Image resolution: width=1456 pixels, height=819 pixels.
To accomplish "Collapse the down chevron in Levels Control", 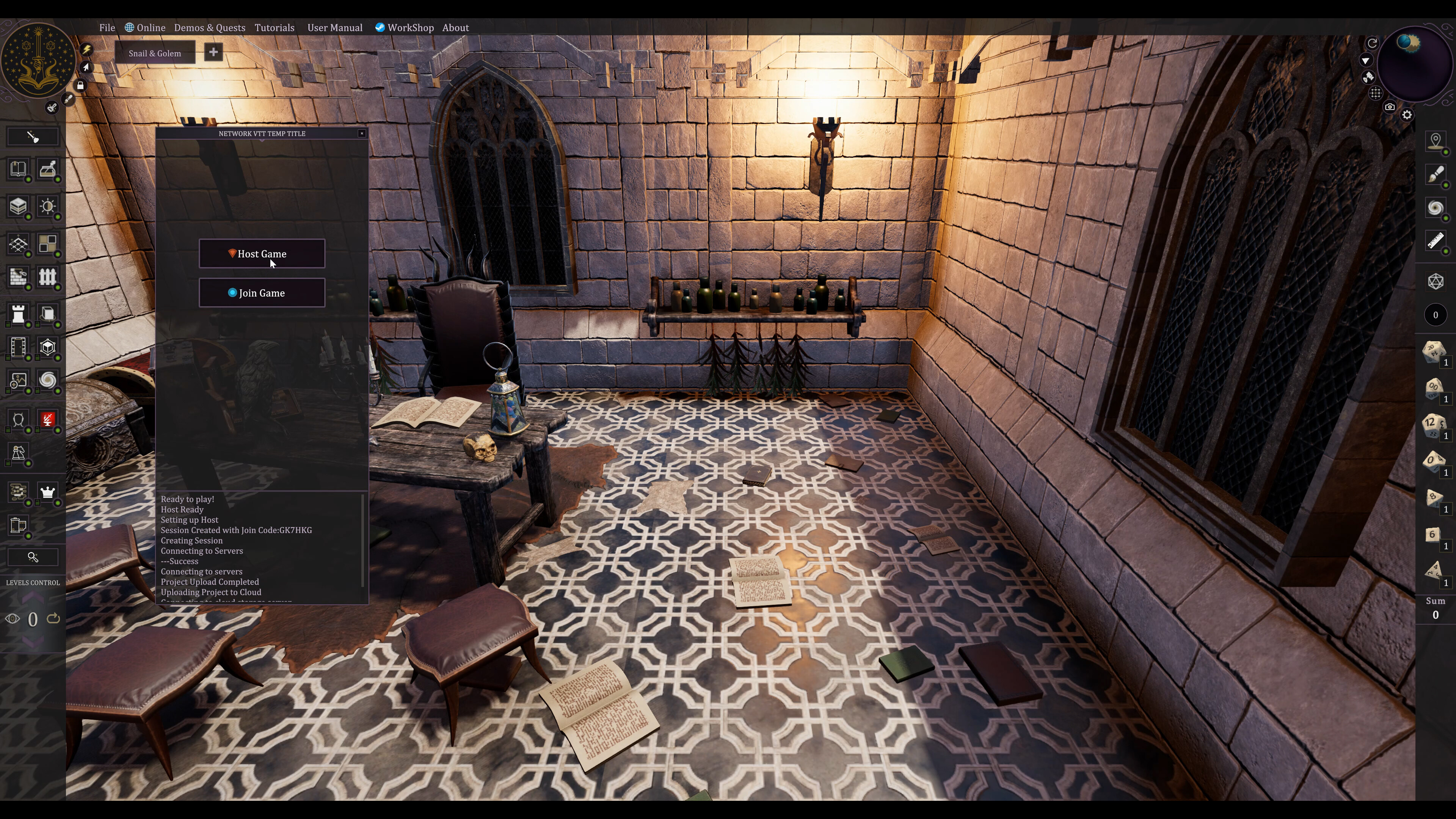I will coord(32,642).
